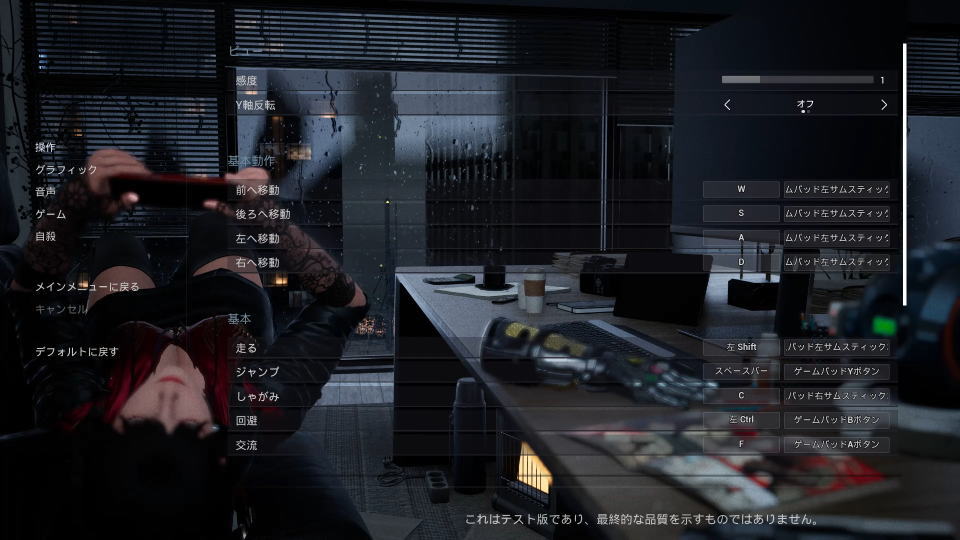This screenshot has width=960, height=540.
Task: Change the S key binding for 後ろへ移動
Action: 741,213
